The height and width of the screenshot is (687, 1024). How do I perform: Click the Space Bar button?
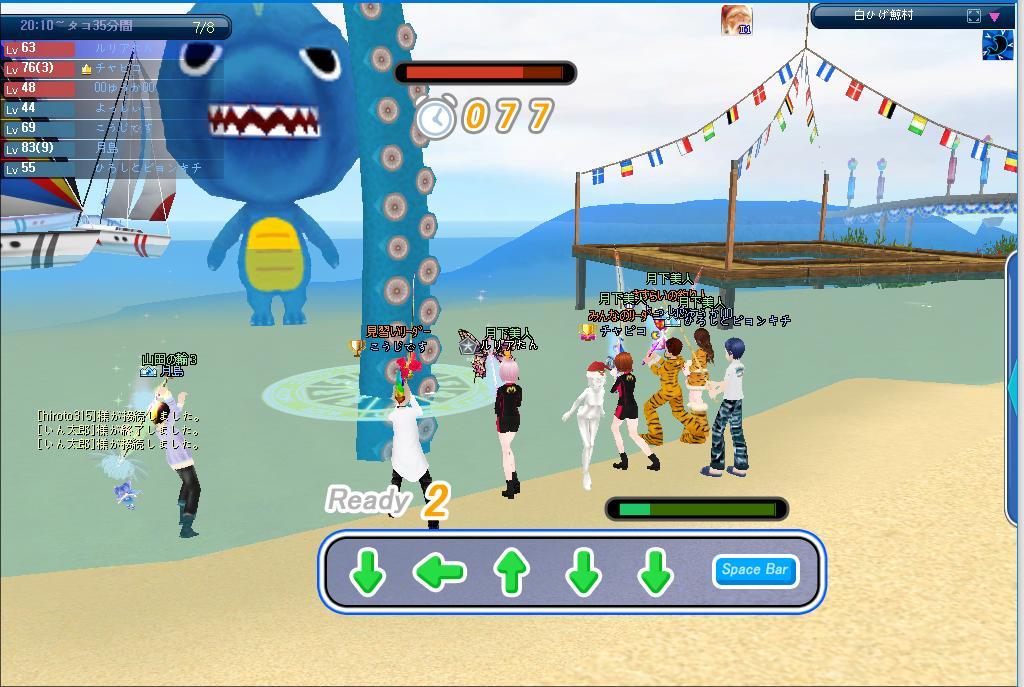(x=755, y=570)
